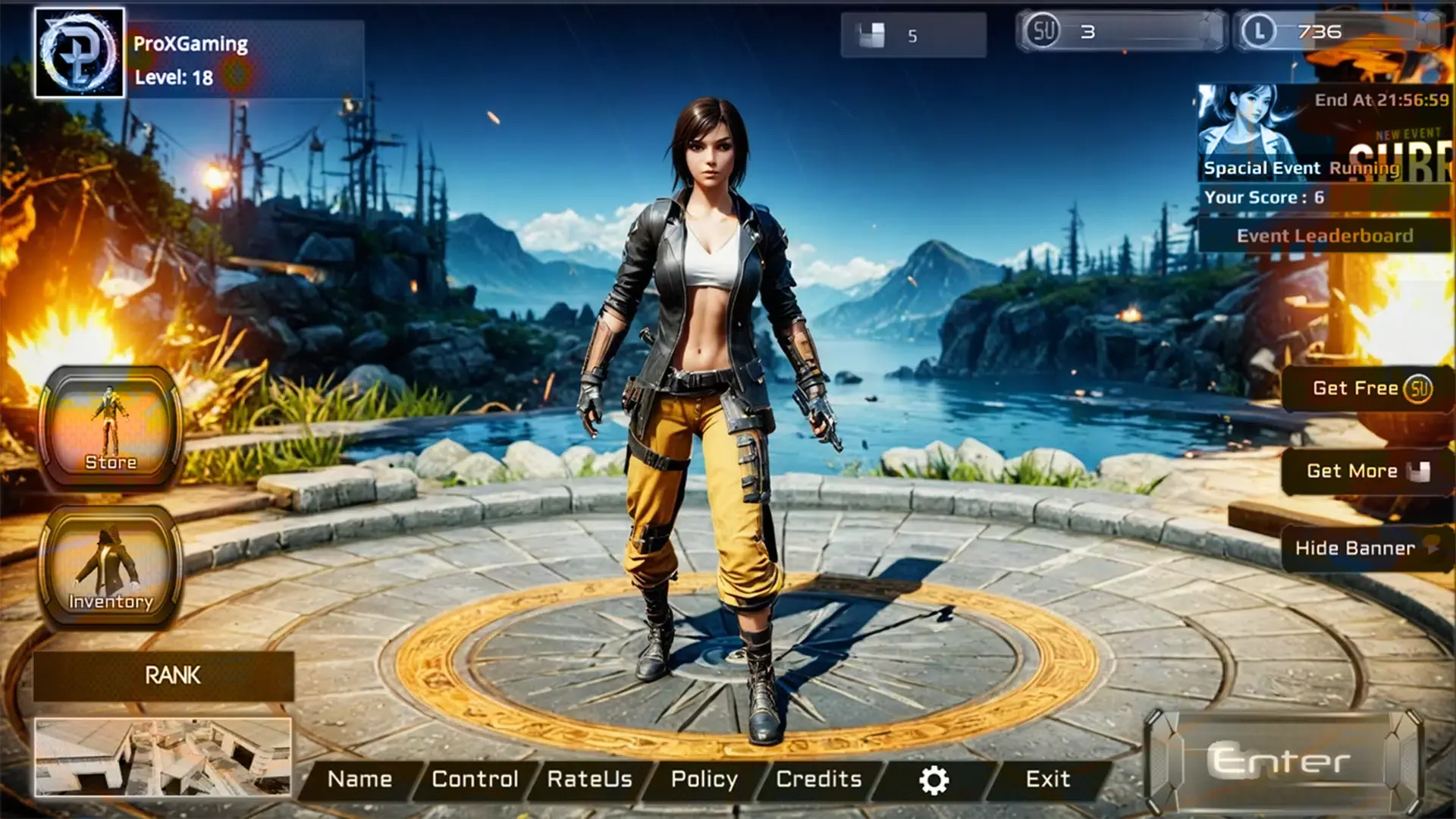Open the Policy page
The height and width of the screenshot is (819, 1456).
pos(704,778)
